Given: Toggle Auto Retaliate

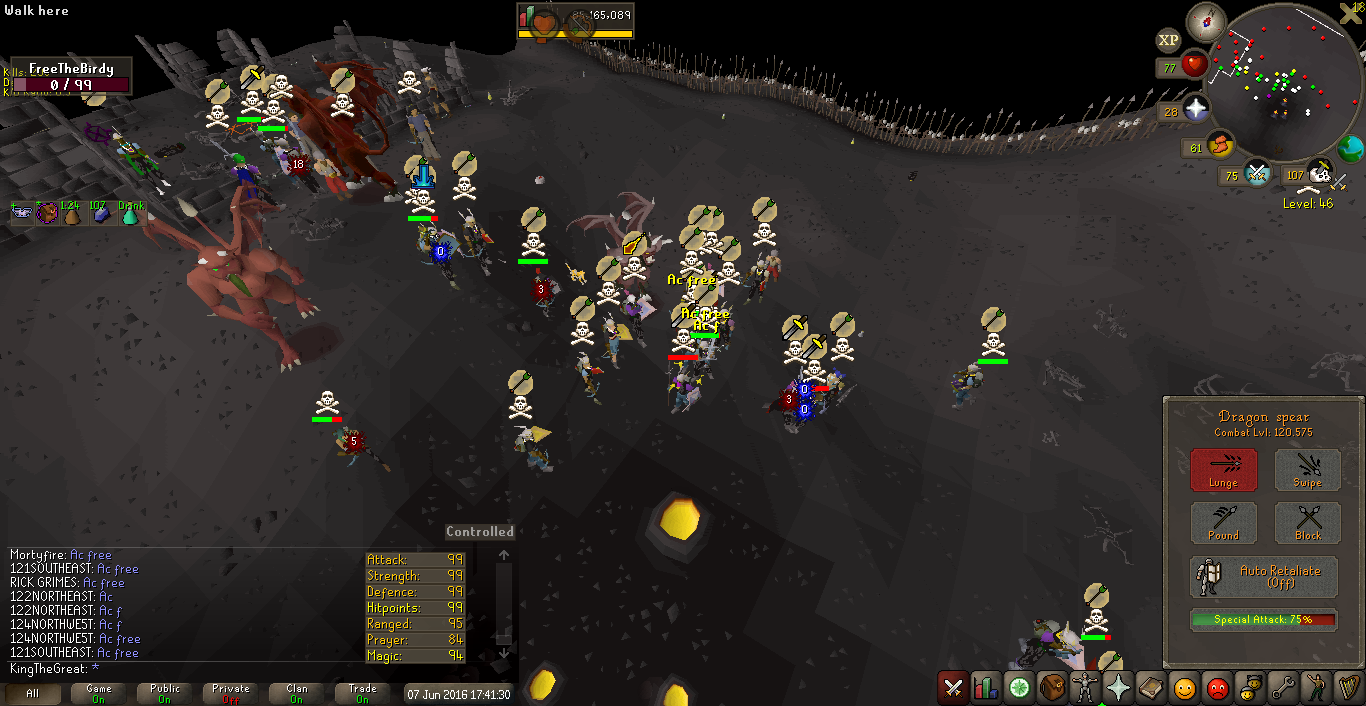Looking at the screenshot, I should pos(1264,577).
